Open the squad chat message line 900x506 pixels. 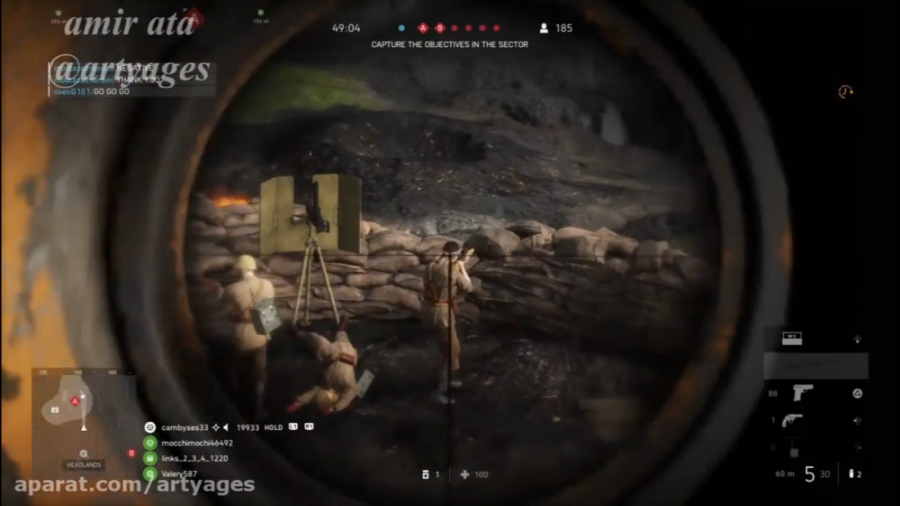tap(95, 90)
